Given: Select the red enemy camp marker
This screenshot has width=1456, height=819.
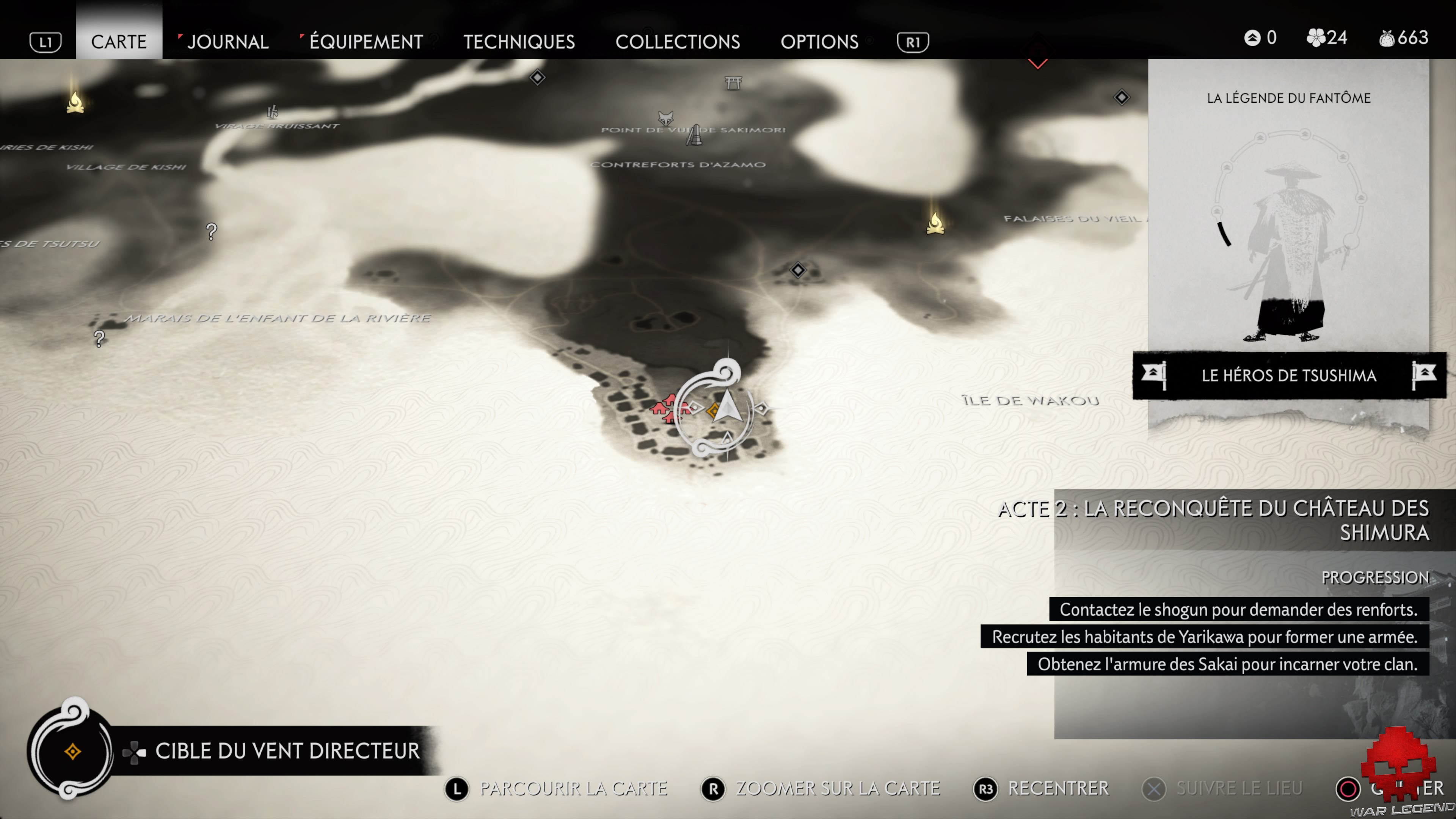Looking at the screenshot, I should click(667, 408).
